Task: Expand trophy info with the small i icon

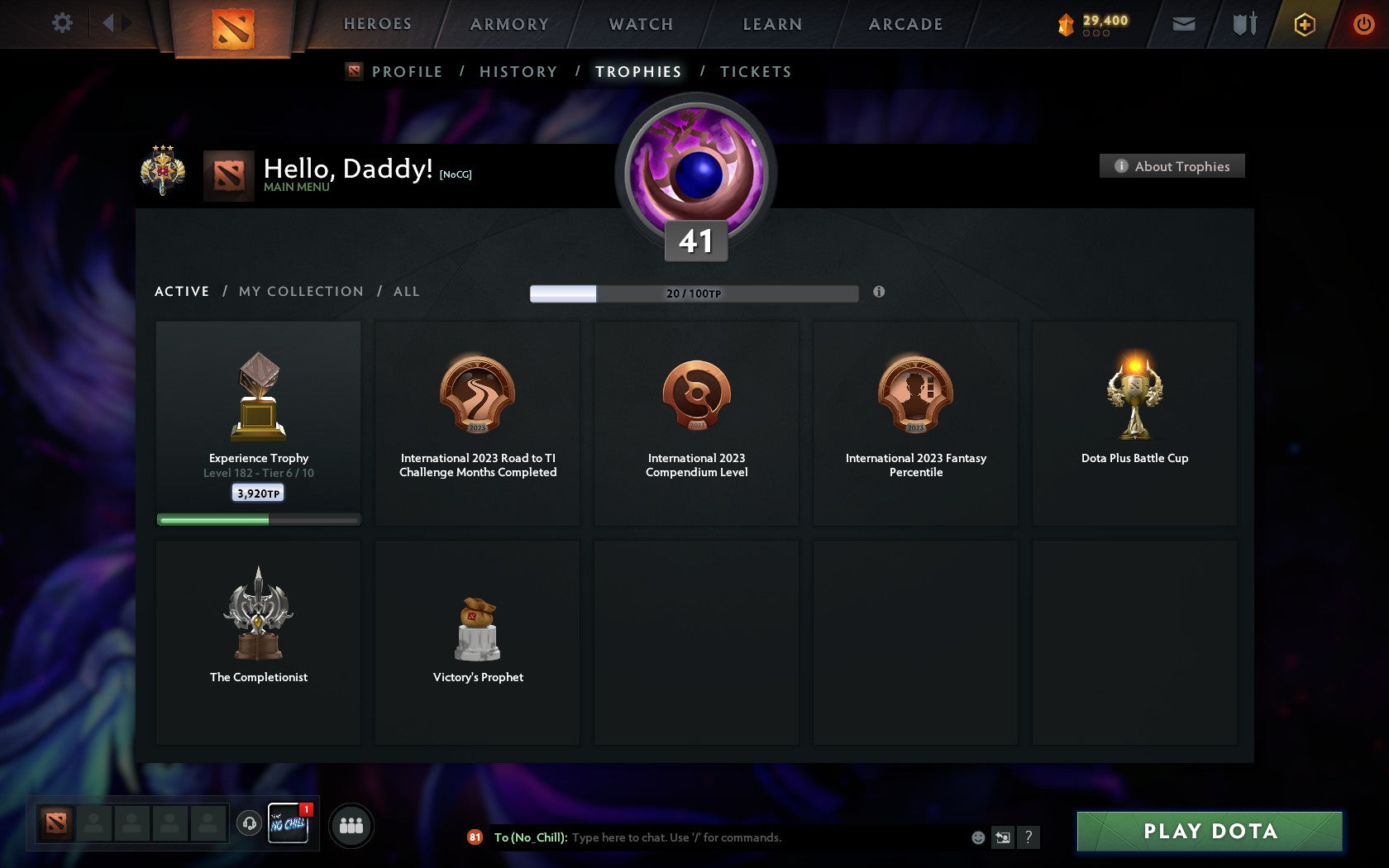Action: pyautogui.click(x=879, y=292)
